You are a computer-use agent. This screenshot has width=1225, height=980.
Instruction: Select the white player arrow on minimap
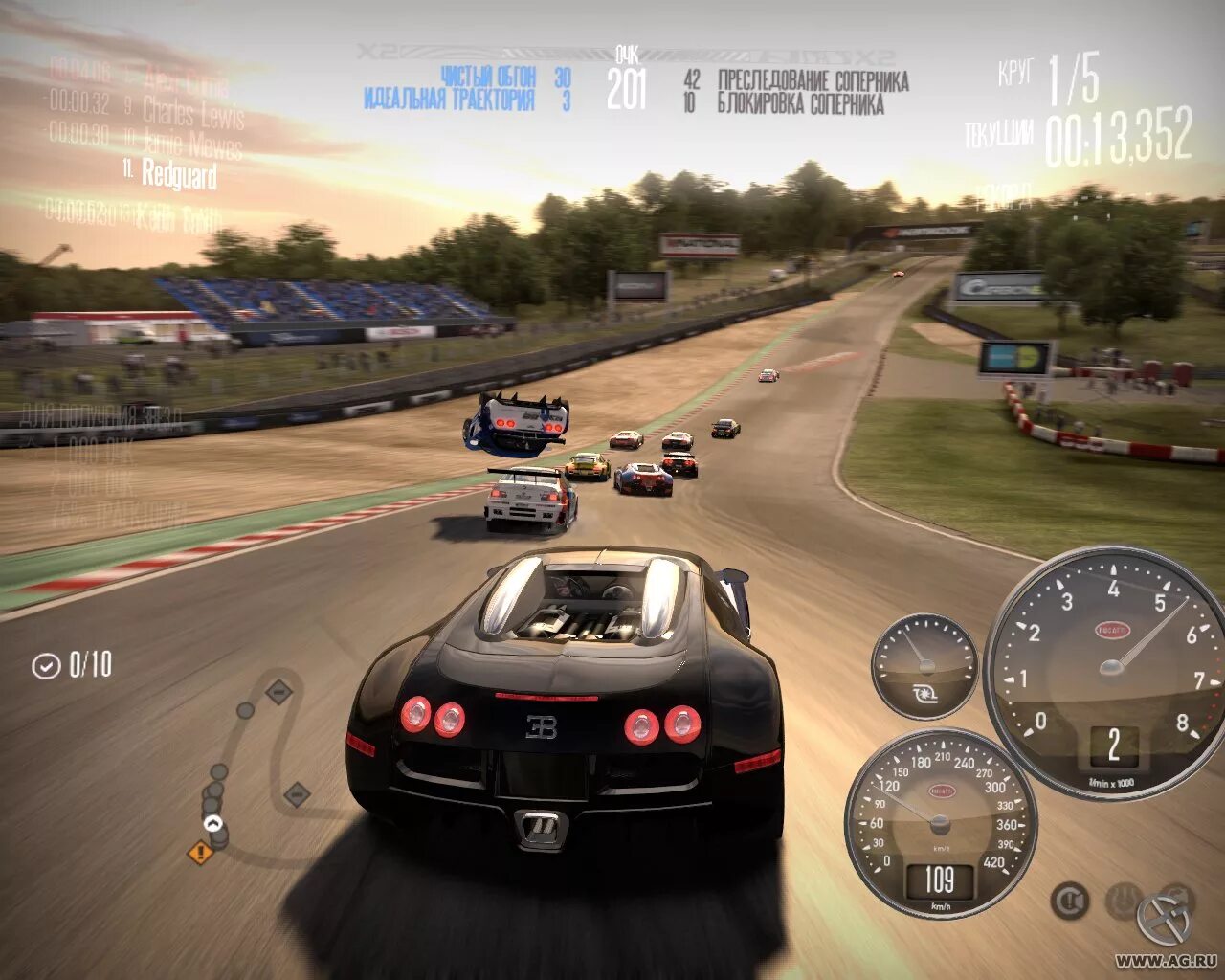tap(212, 823)
